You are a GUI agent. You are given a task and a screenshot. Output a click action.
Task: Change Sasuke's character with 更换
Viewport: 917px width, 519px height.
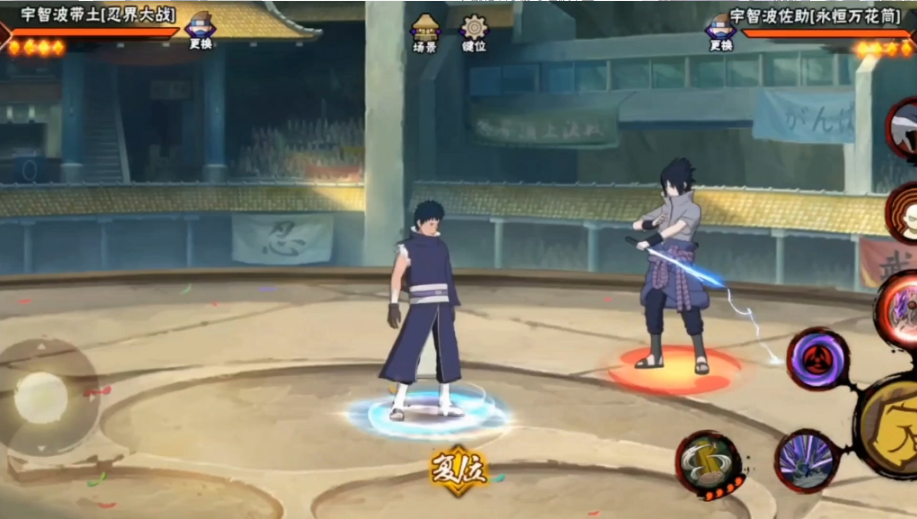720,30
